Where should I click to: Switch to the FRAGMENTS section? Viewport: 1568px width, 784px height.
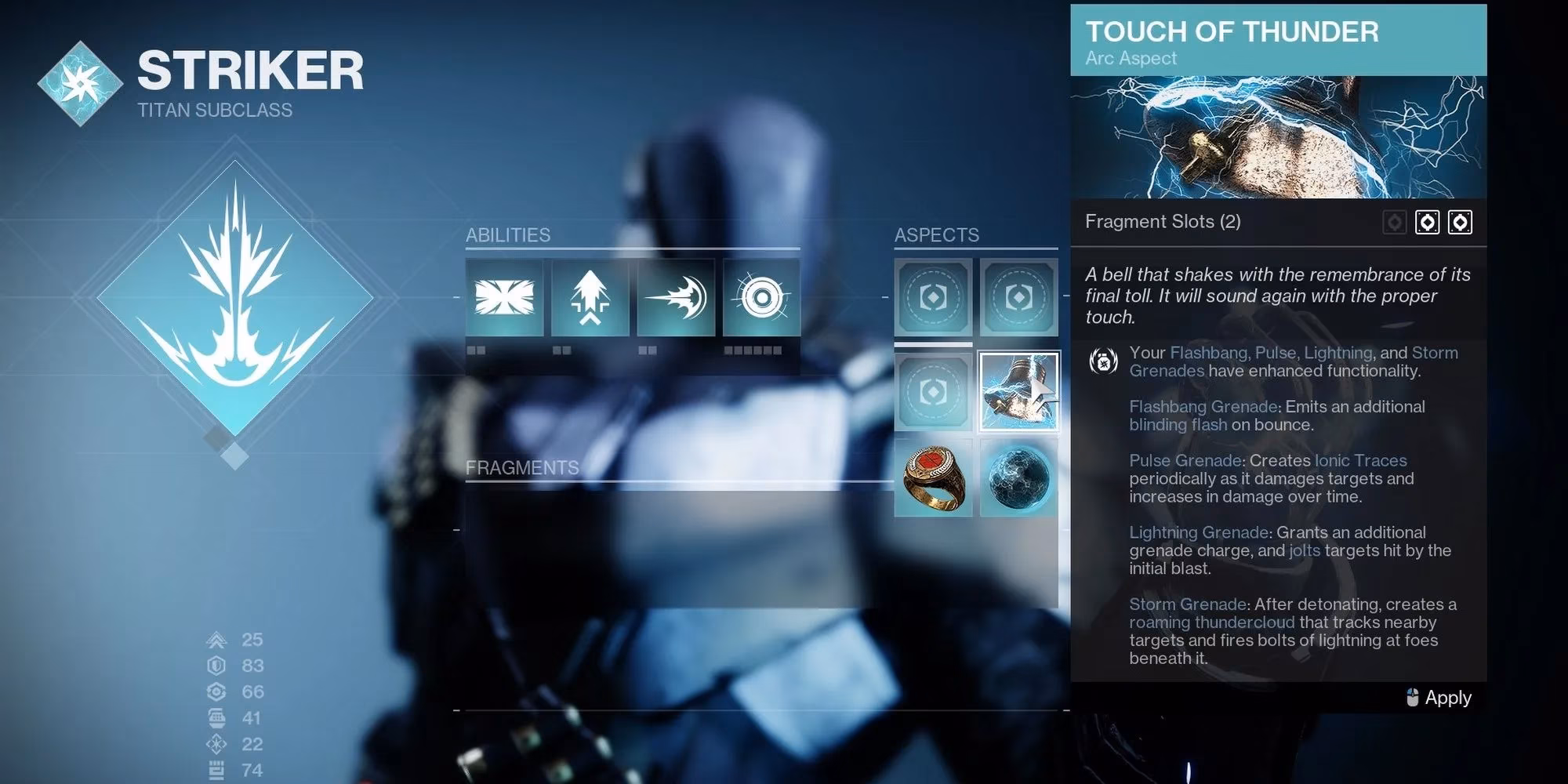pos(523,467)
